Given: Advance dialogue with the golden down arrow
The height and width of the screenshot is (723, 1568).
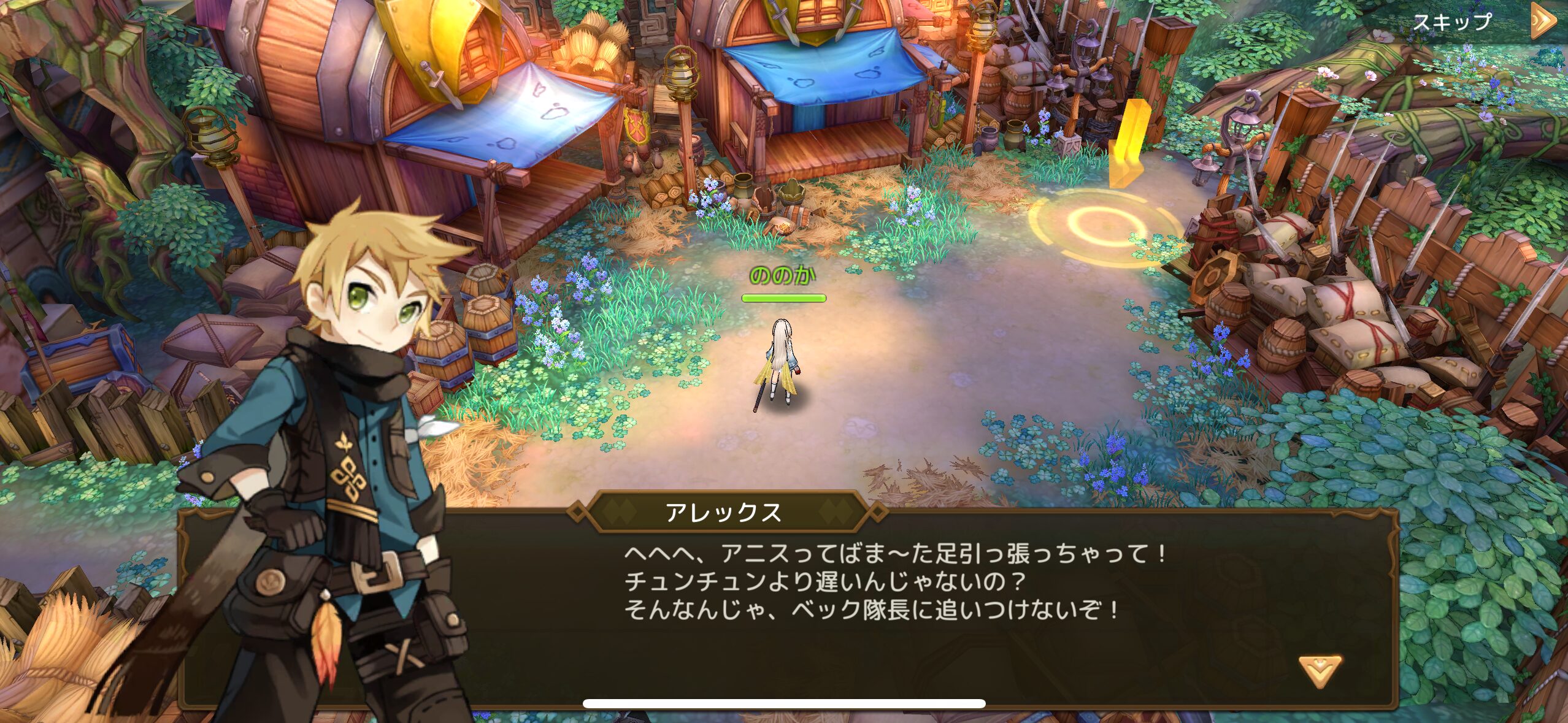Looking at the screenshot, I should click(x=1319, y=671).
